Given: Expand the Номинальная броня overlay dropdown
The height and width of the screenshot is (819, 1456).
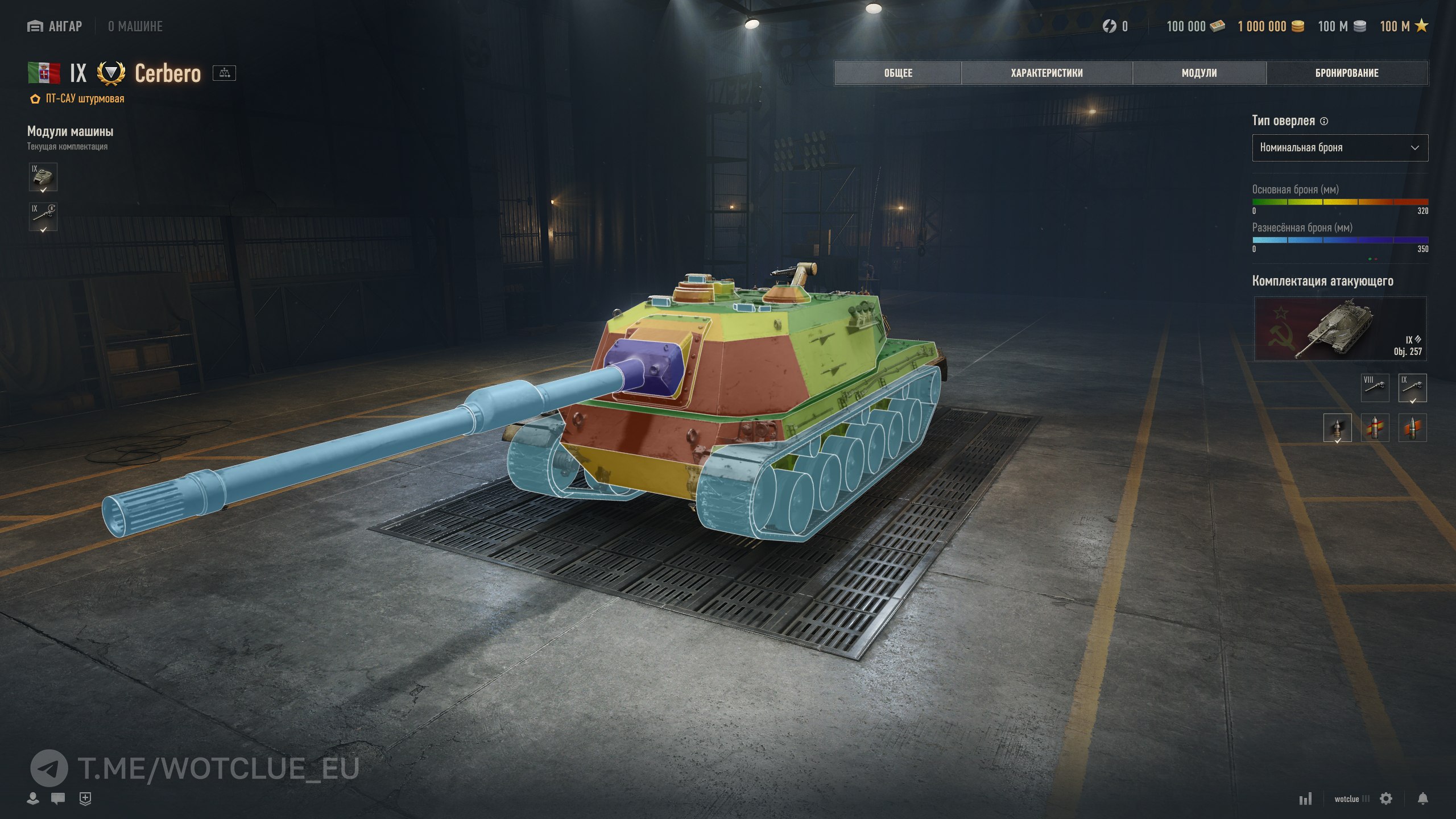Looking at the screenshot, I should coord(1339,148).
